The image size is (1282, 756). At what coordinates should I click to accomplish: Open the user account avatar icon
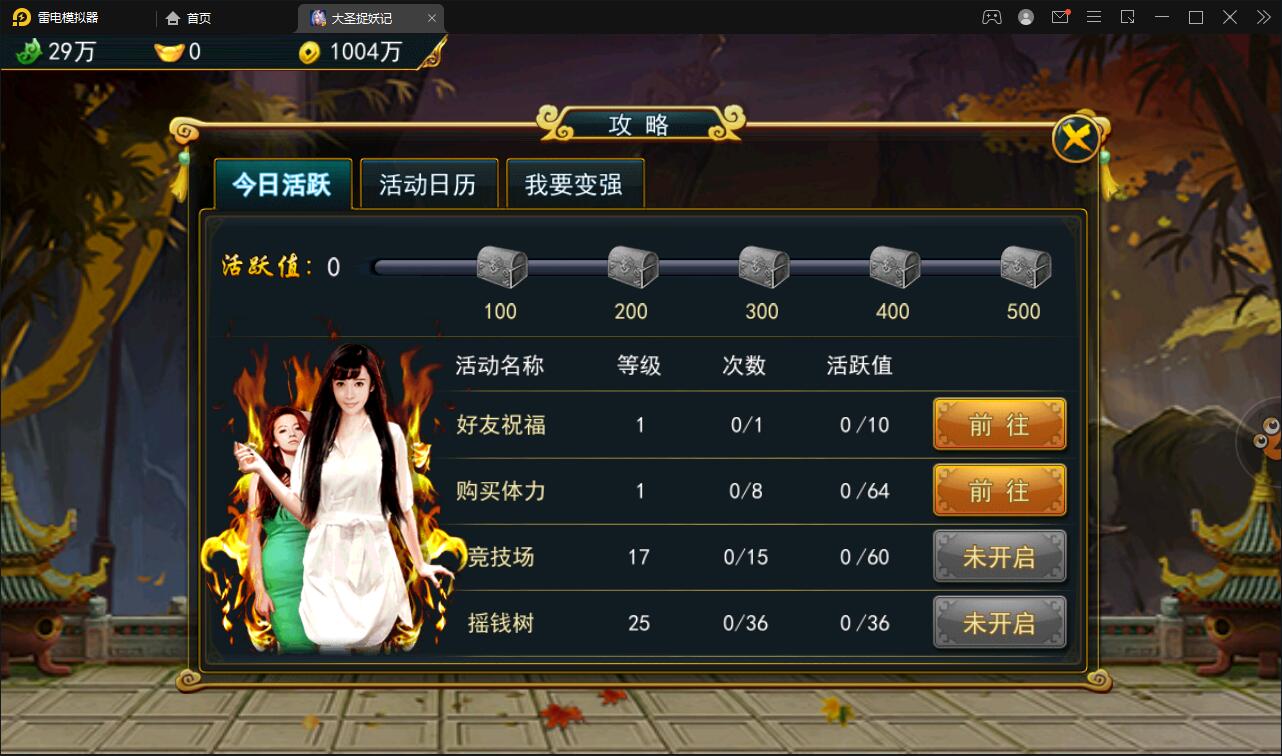(x=1025, y=17)
